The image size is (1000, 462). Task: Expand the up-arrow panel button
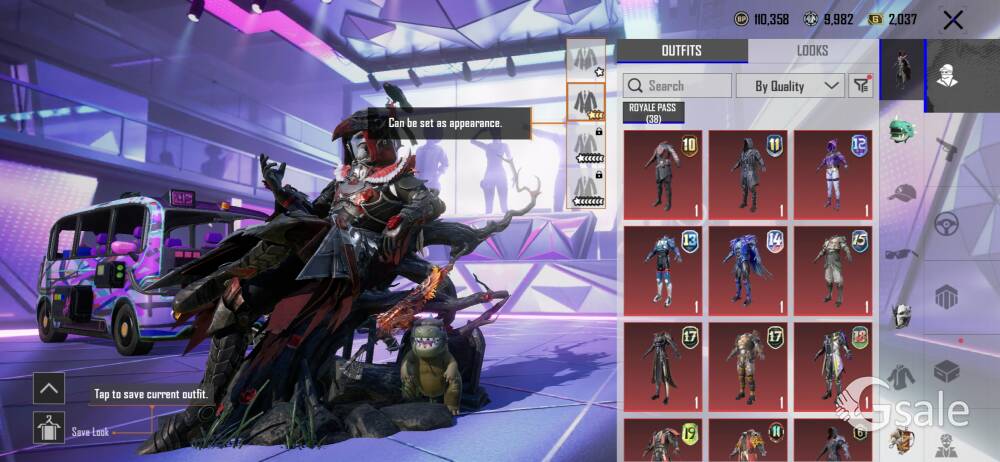click(x=49, y=388)
